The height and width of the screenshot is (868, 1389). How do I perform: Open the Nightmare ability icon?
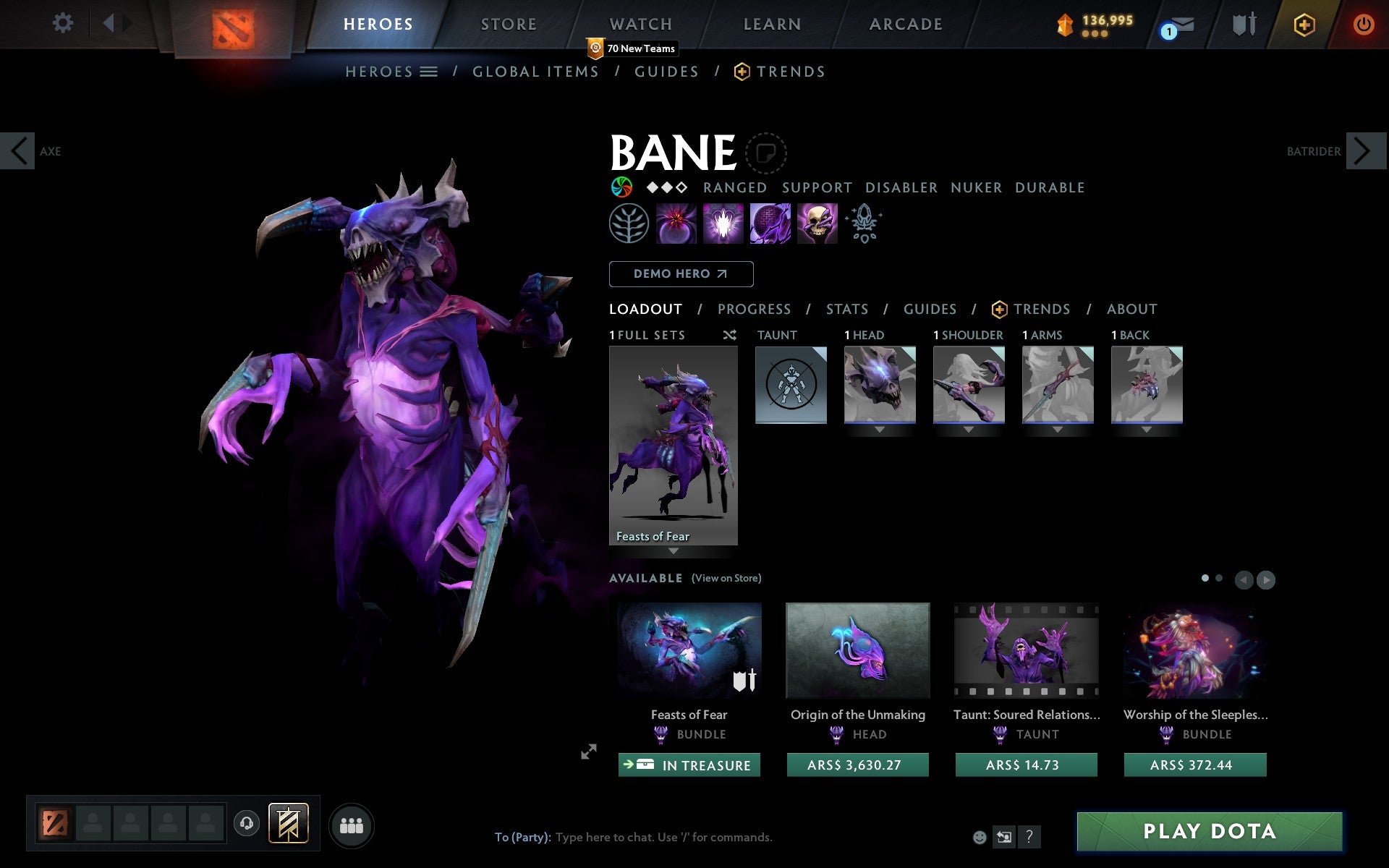coord(769,224)
